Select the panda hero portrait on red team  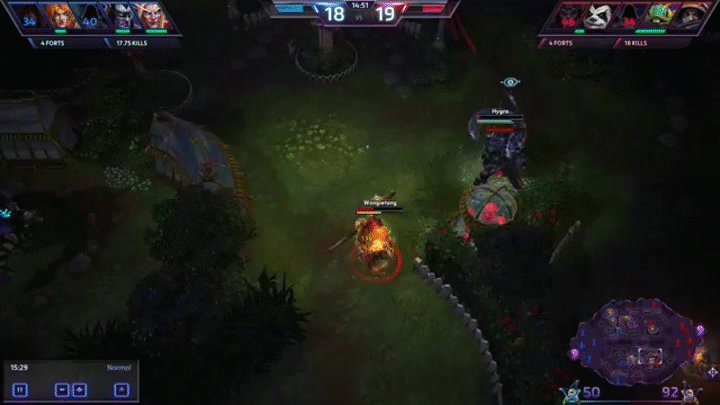(x=599, y=16)
